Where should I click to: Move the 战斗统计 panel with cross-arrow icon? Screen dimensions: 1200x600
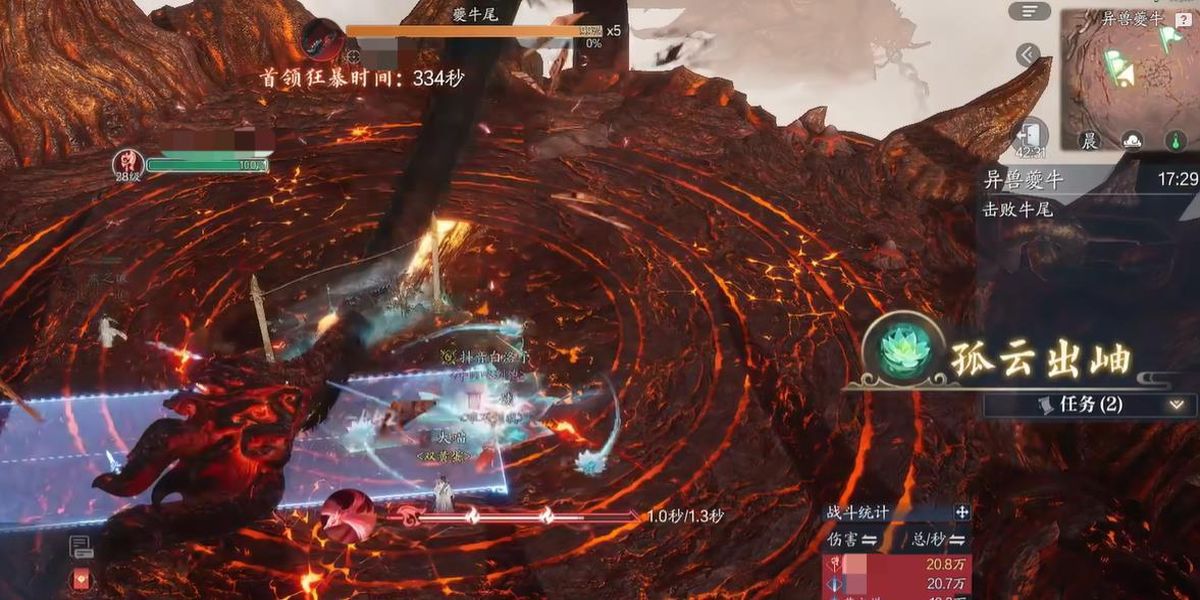click(x=962, y=512)
